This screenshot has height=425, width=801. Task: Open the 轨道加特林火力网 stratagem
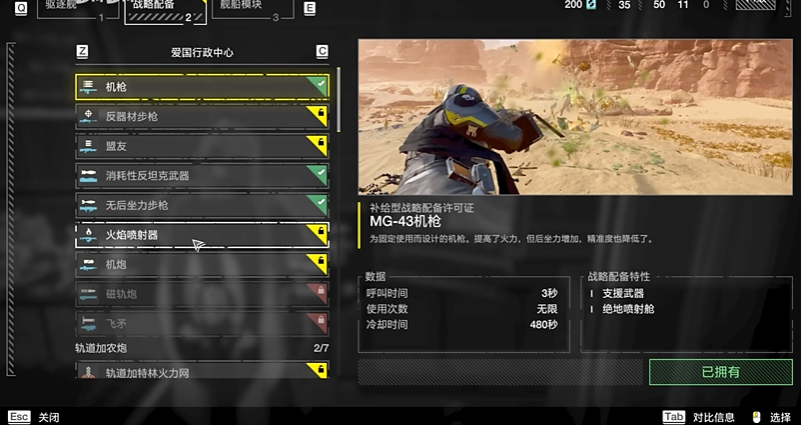[200, 373]
